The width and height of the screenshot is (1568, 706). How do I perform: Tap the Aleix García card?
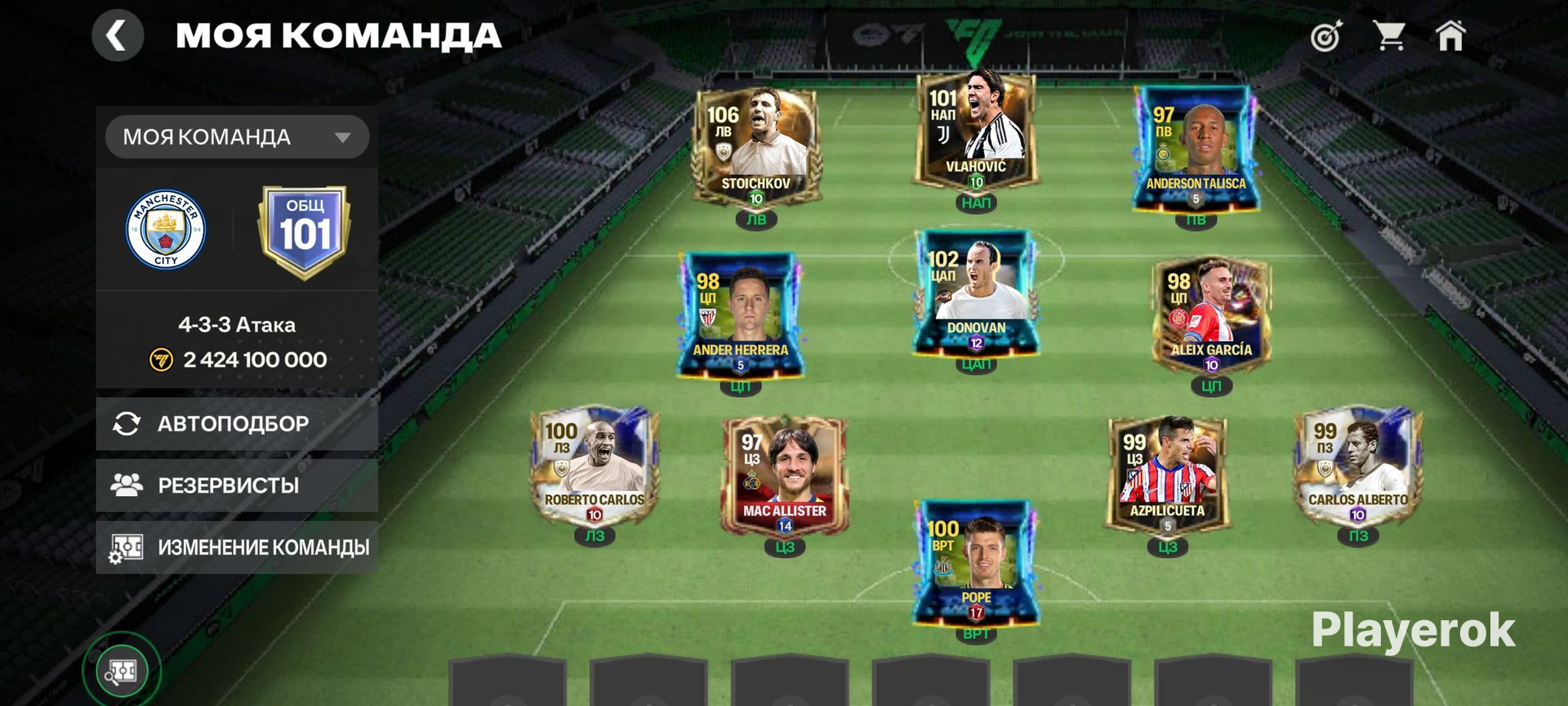(x=1211, y=315)
